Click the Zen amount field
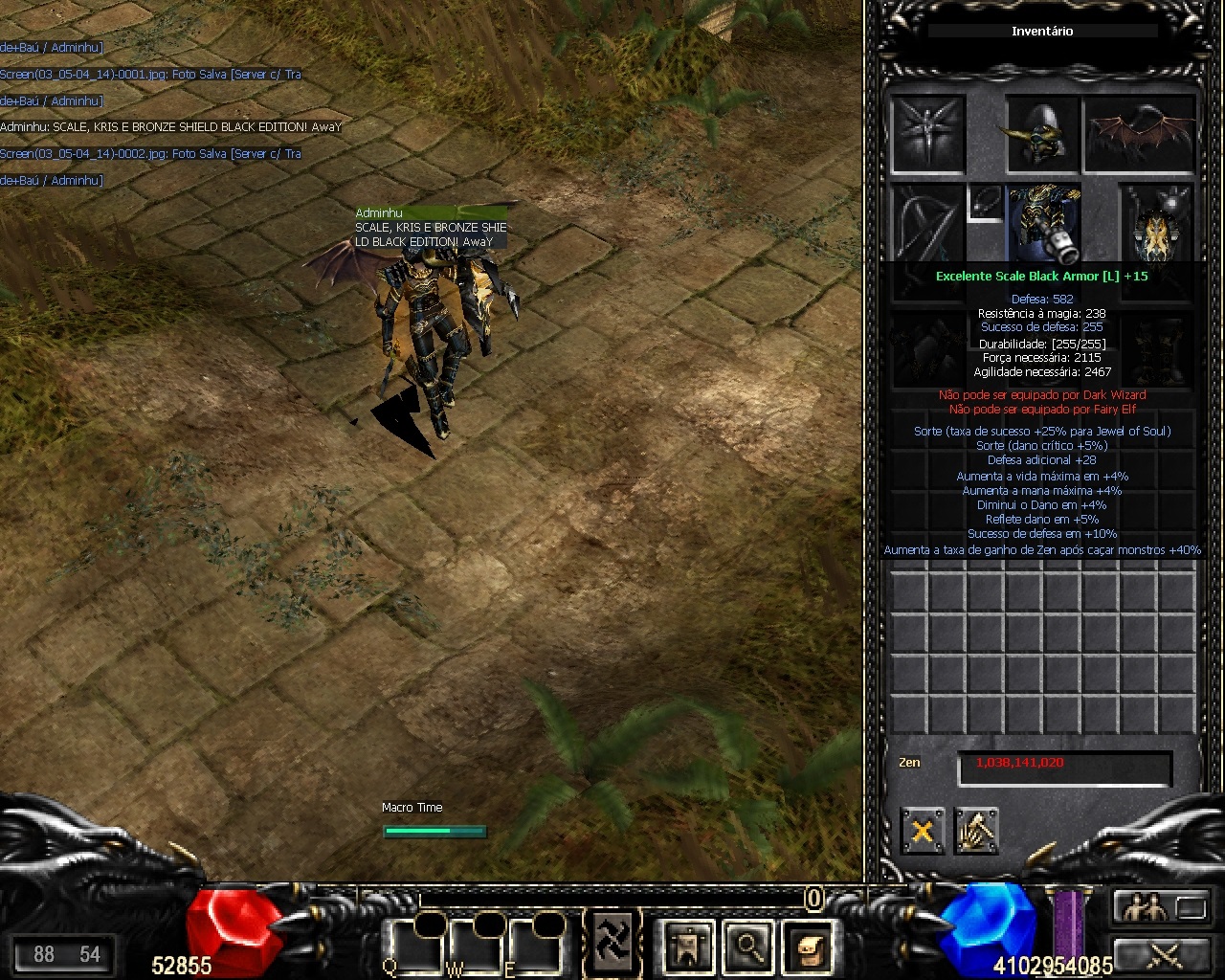The height and width of the screenshot is (980, 1225). click(x=1064, y=765)
